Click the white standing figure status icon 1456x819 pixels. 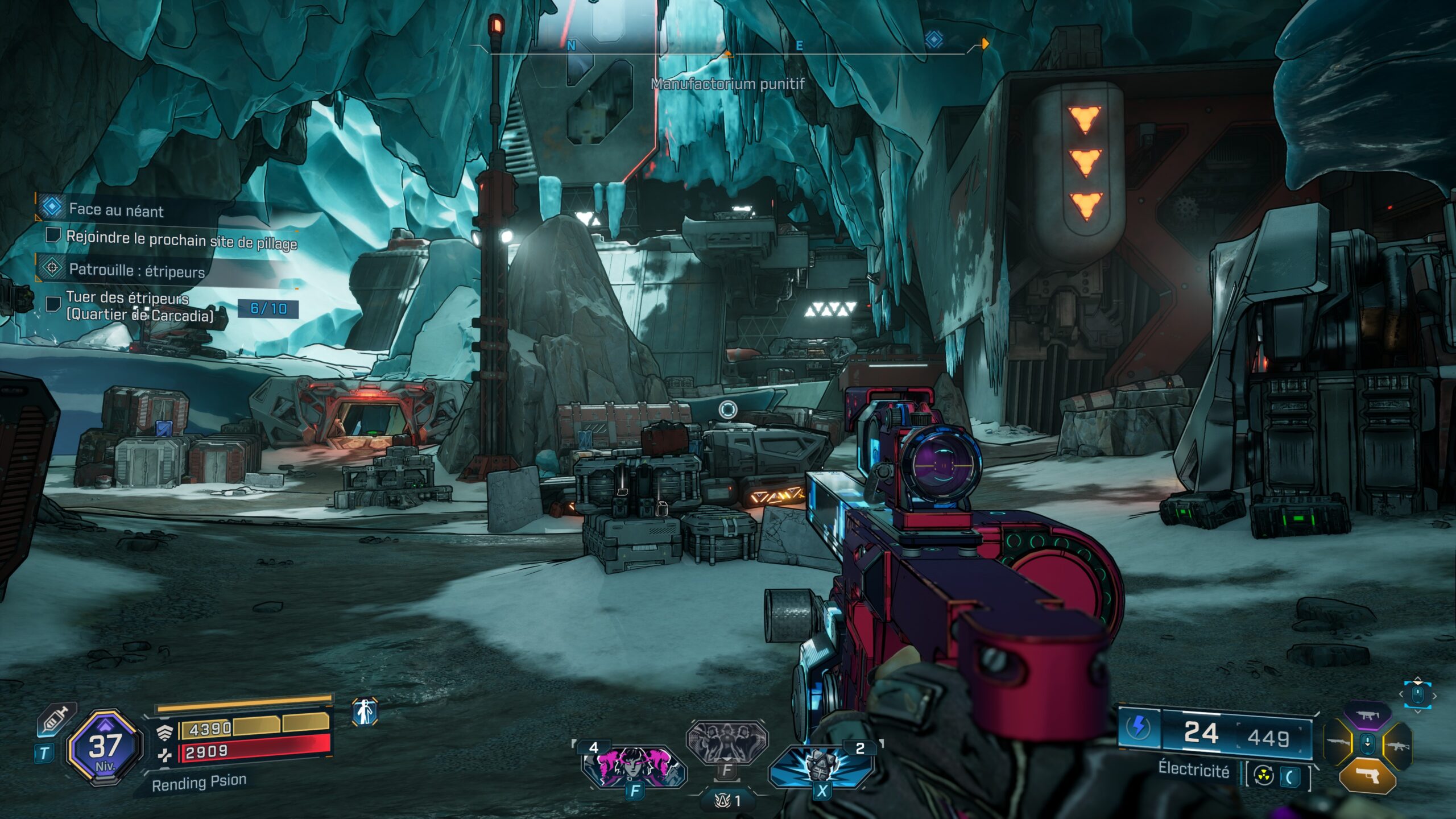pos(365,712)
